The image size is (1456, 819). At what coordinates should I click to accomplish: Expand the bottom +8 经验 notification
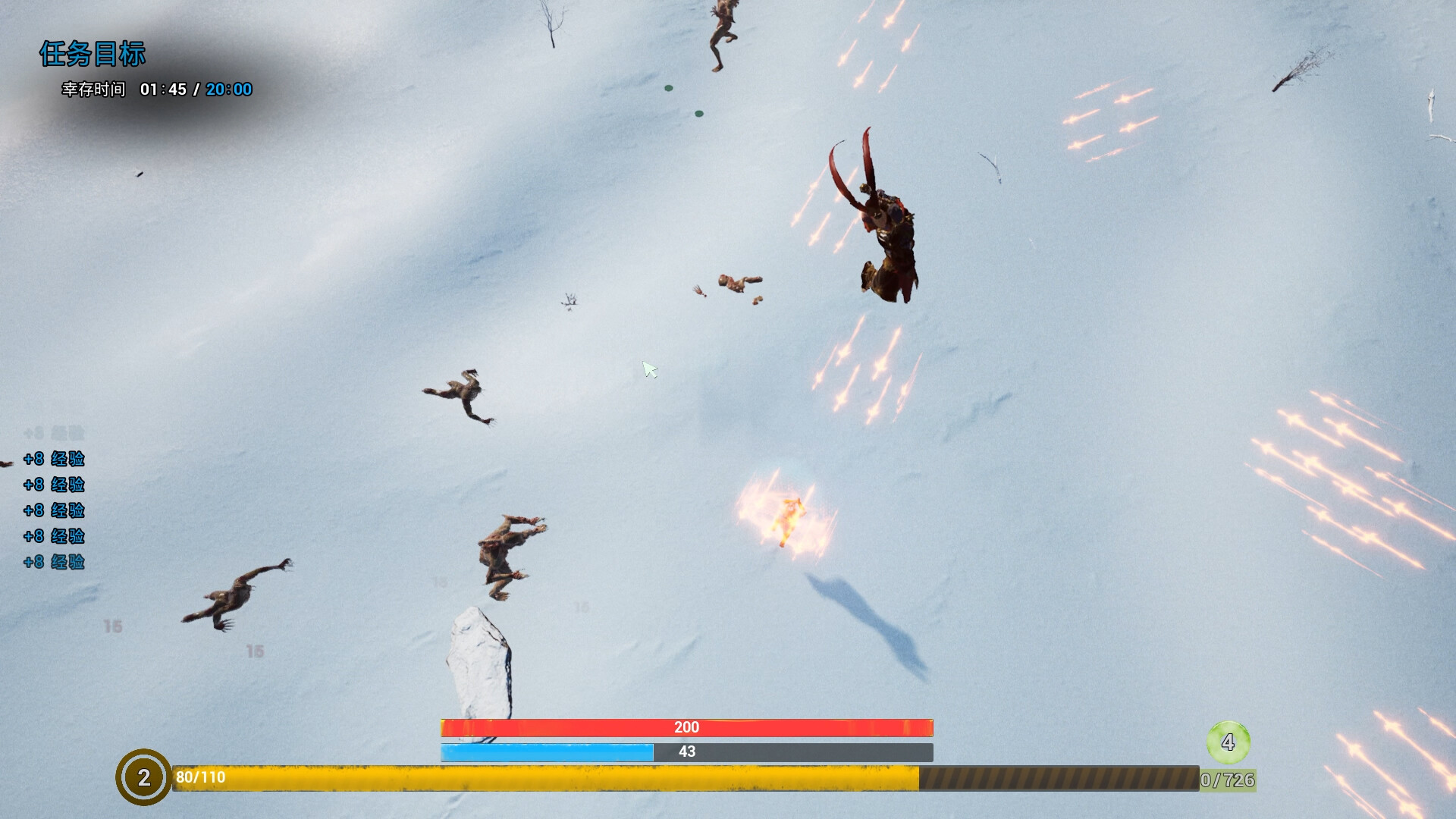click(x=53, y=563)
